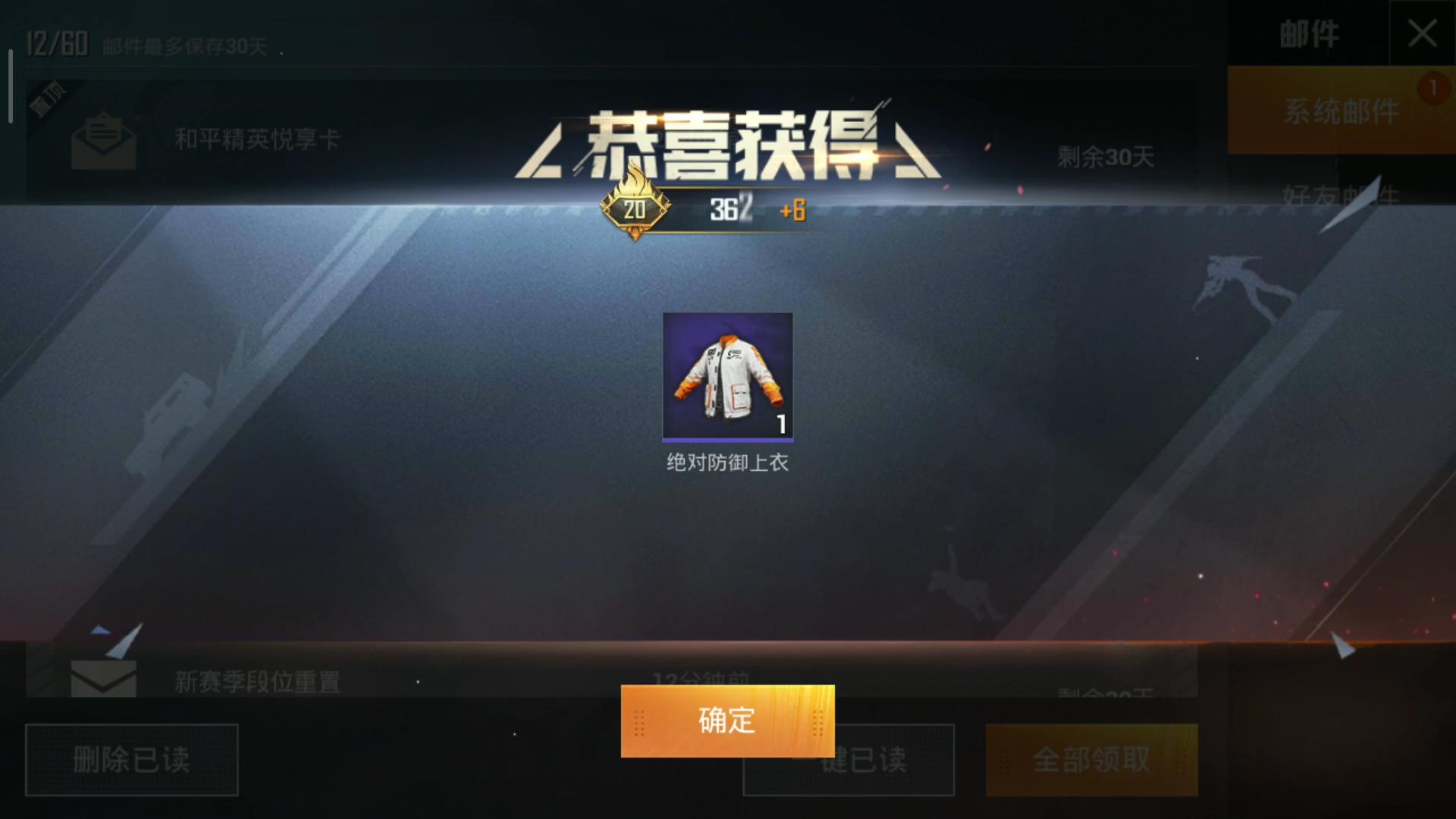This screenshot has width=1456, height=819.
Task: Switch selection to 好友邮件 category
Action: pos(1341,193)
